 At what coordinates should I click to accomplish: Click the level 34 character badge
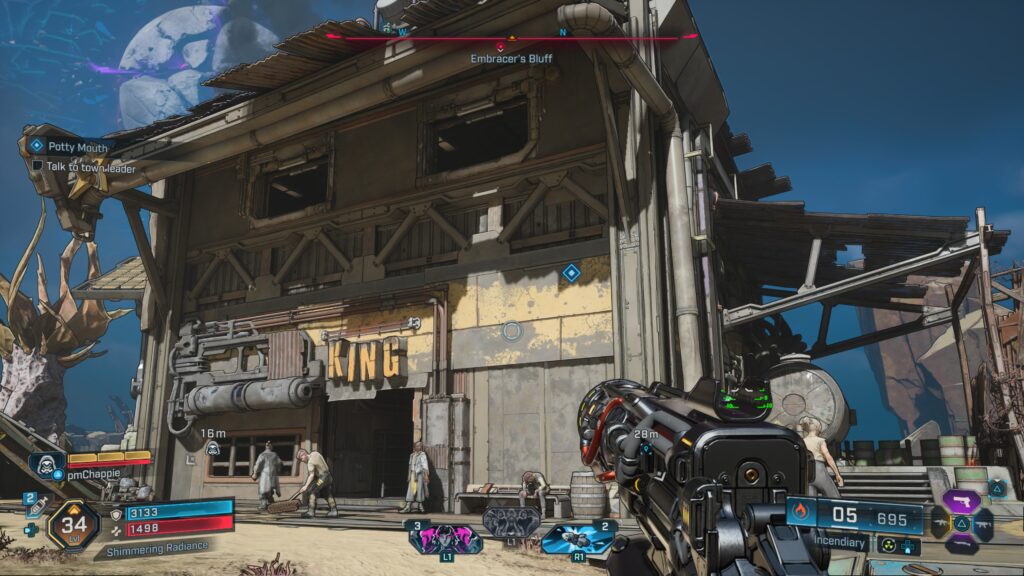coord(73,523)
